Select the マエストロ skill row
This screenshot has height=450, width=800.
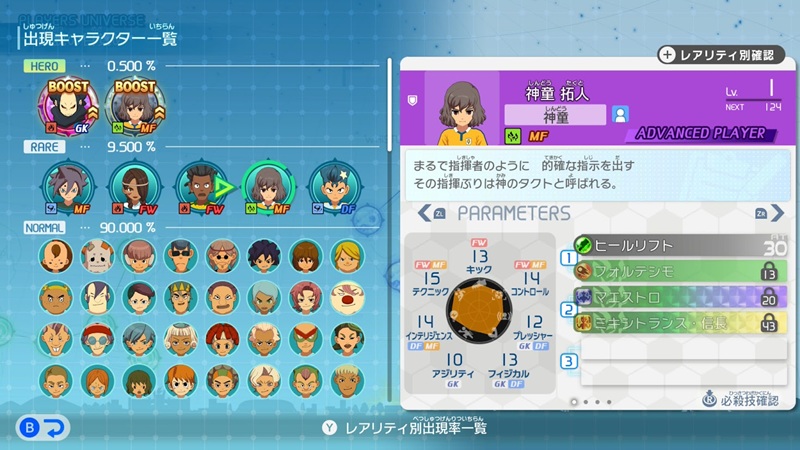[x=679, y=297]
